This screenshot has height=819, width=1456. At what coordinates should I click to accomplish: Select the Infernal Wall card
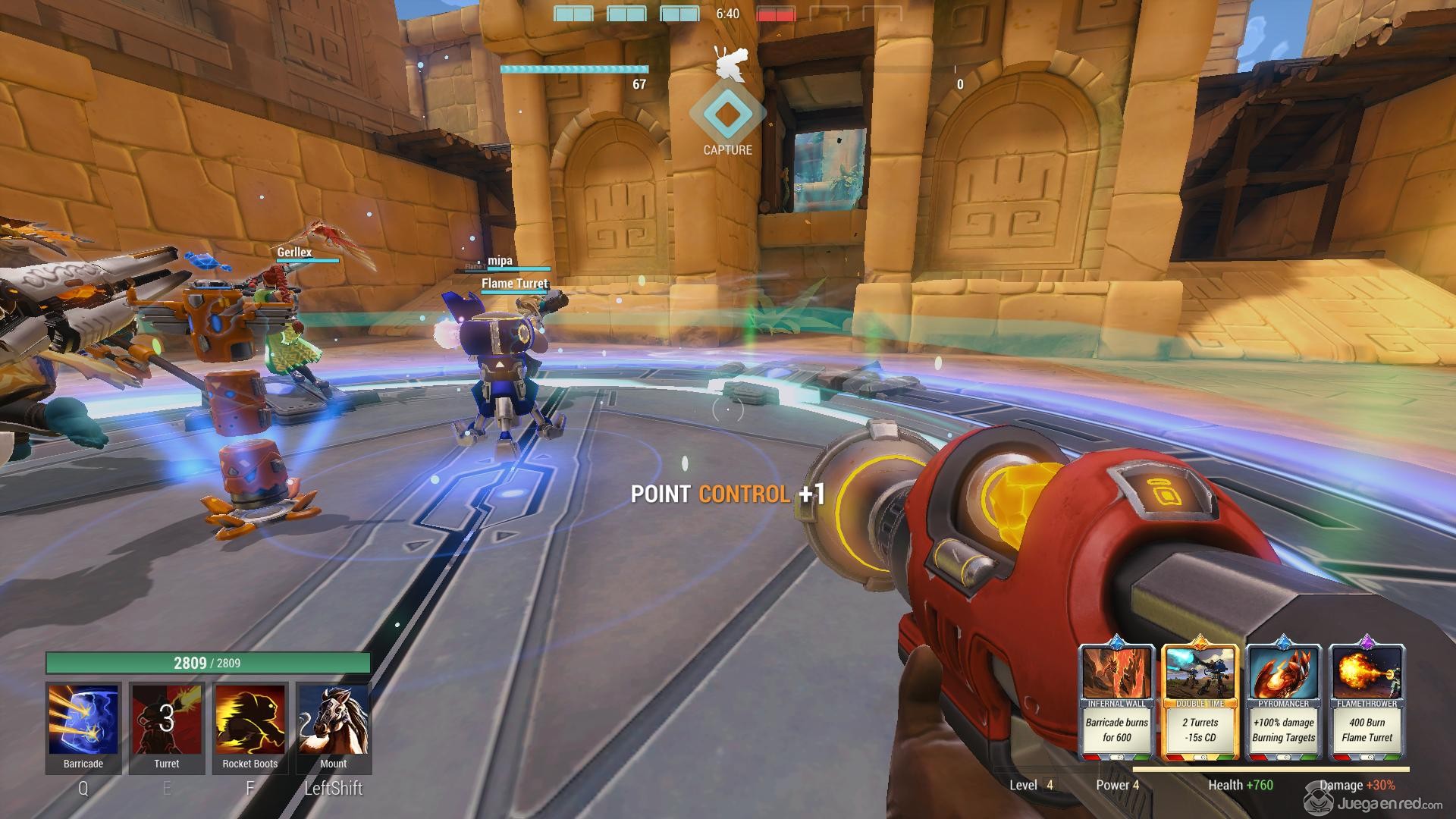click(1116, 701)
